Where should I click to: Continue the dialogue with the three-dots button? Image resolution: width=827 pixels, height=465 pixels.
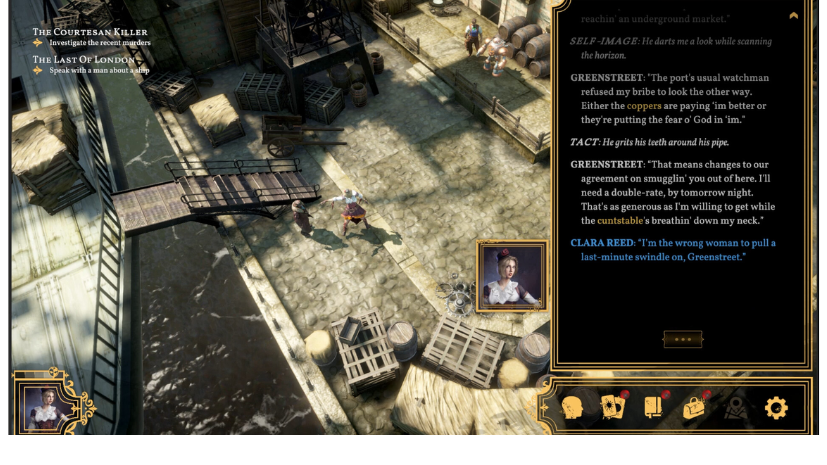point(683,339)
